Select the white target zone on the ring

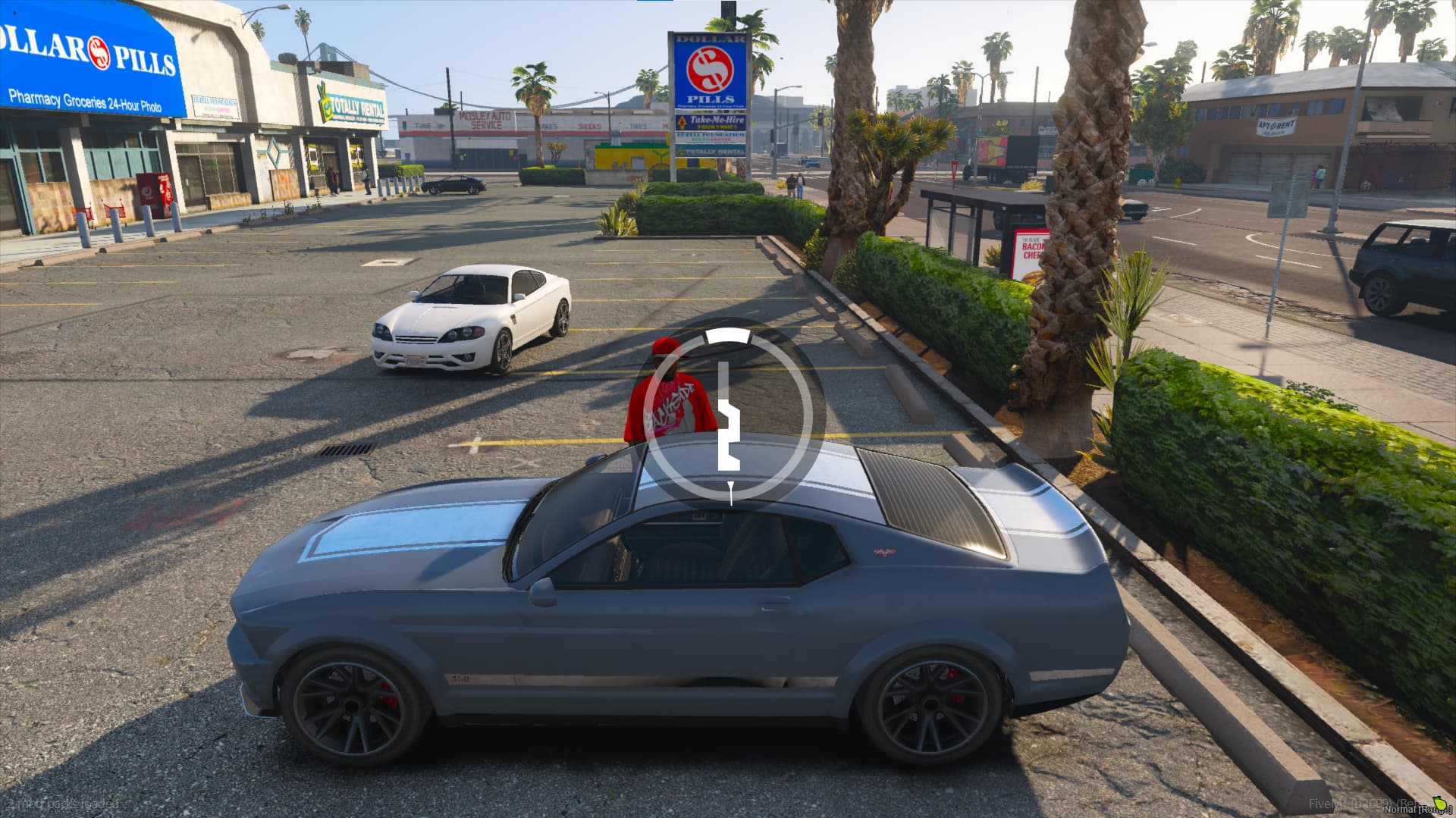727,336
